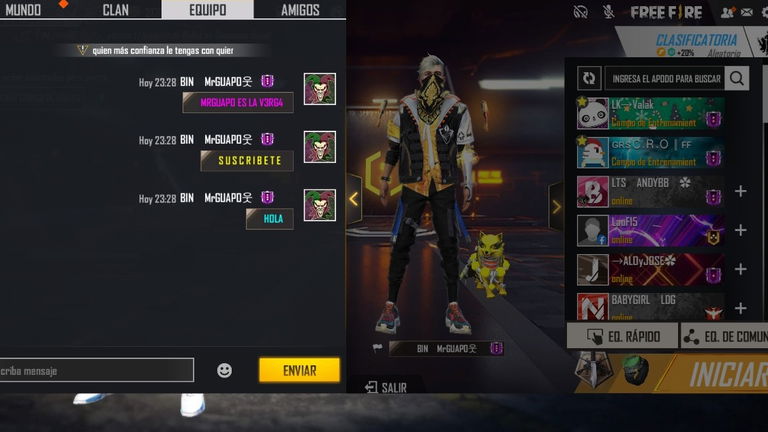Show next panel with right arrow
The width and height of the screenshot is (768, 432).
click(556, 206)
